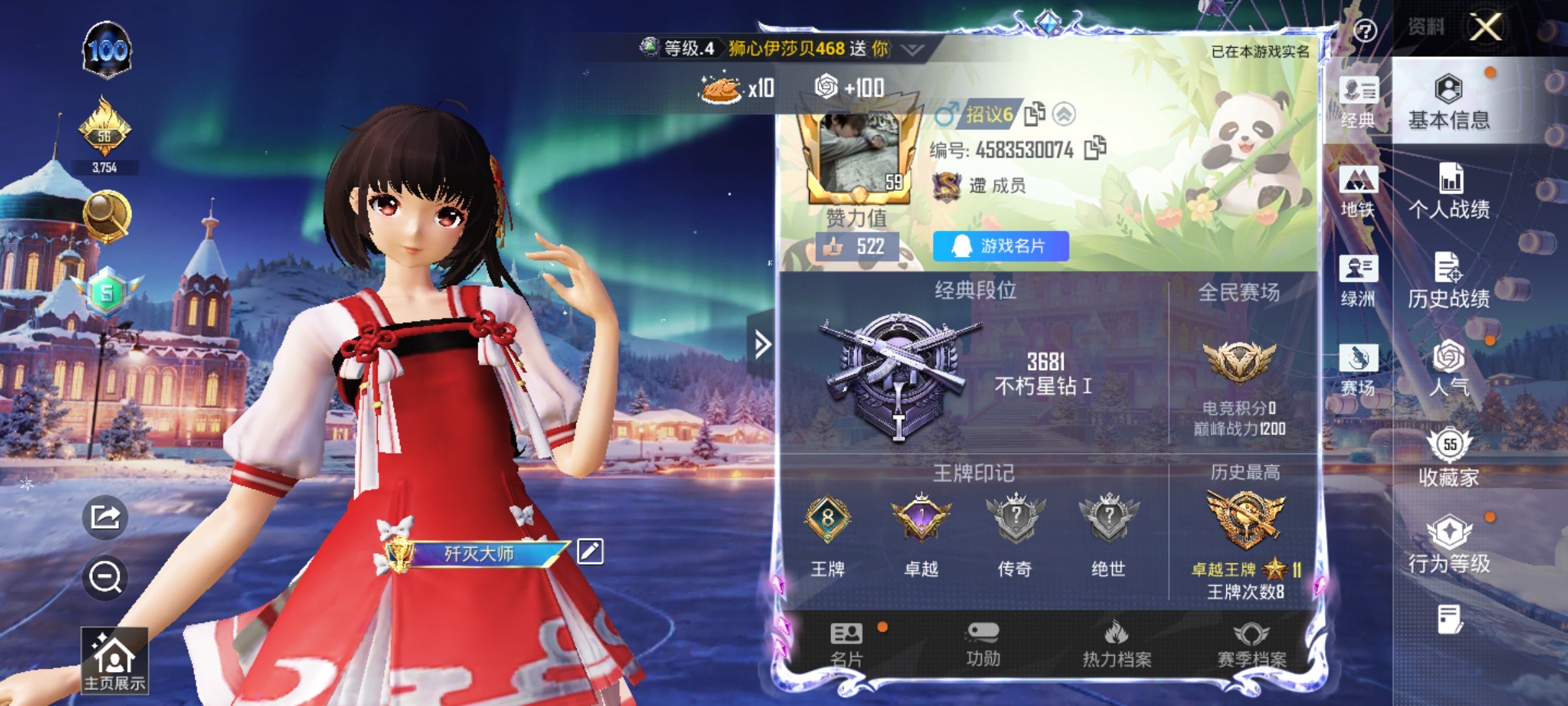Close the profile screen with the X

pyautogui.click(x=1486, y=27)
